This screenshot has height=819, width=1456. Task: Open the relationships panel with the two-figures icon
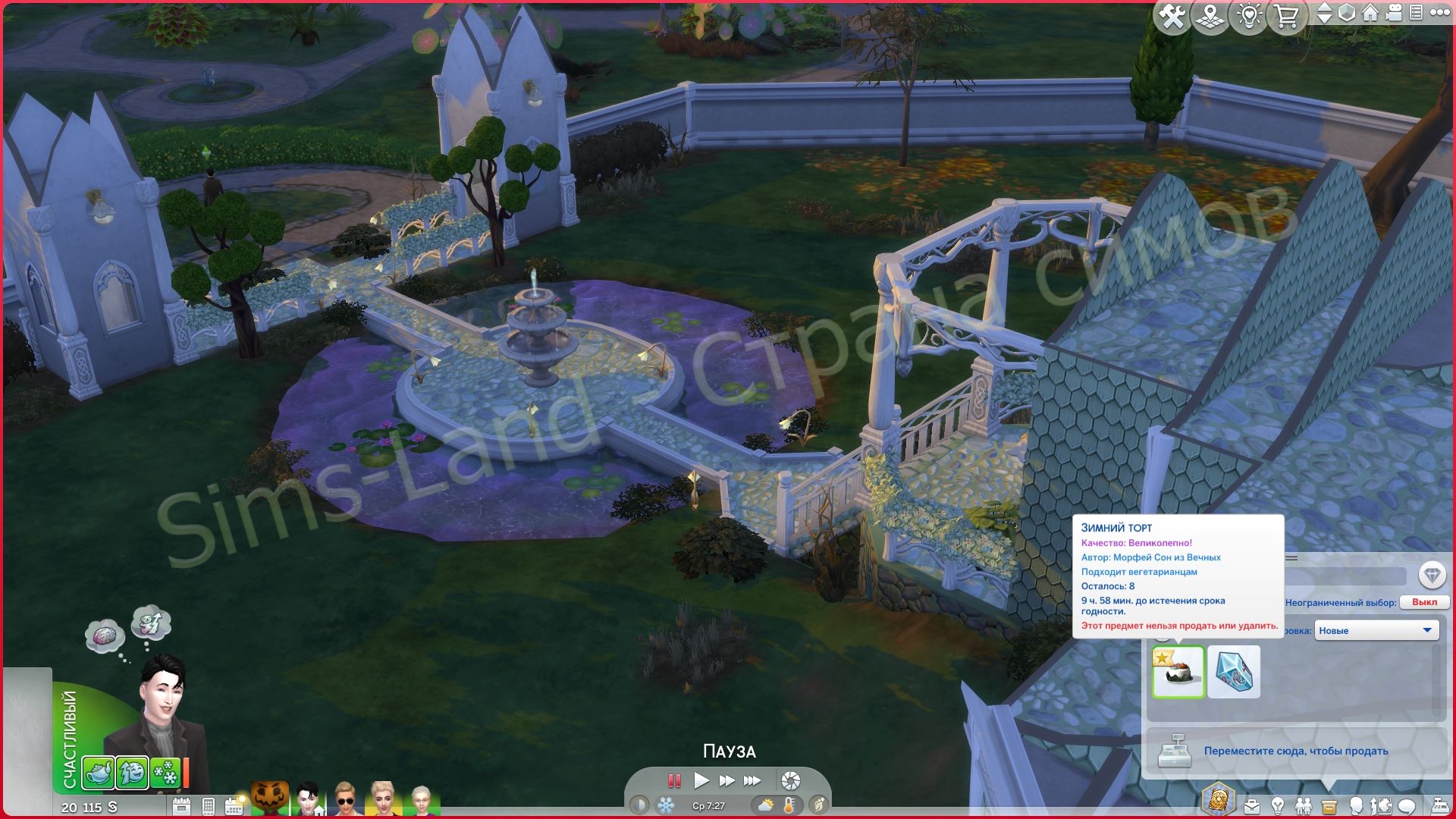point(1304,805)
